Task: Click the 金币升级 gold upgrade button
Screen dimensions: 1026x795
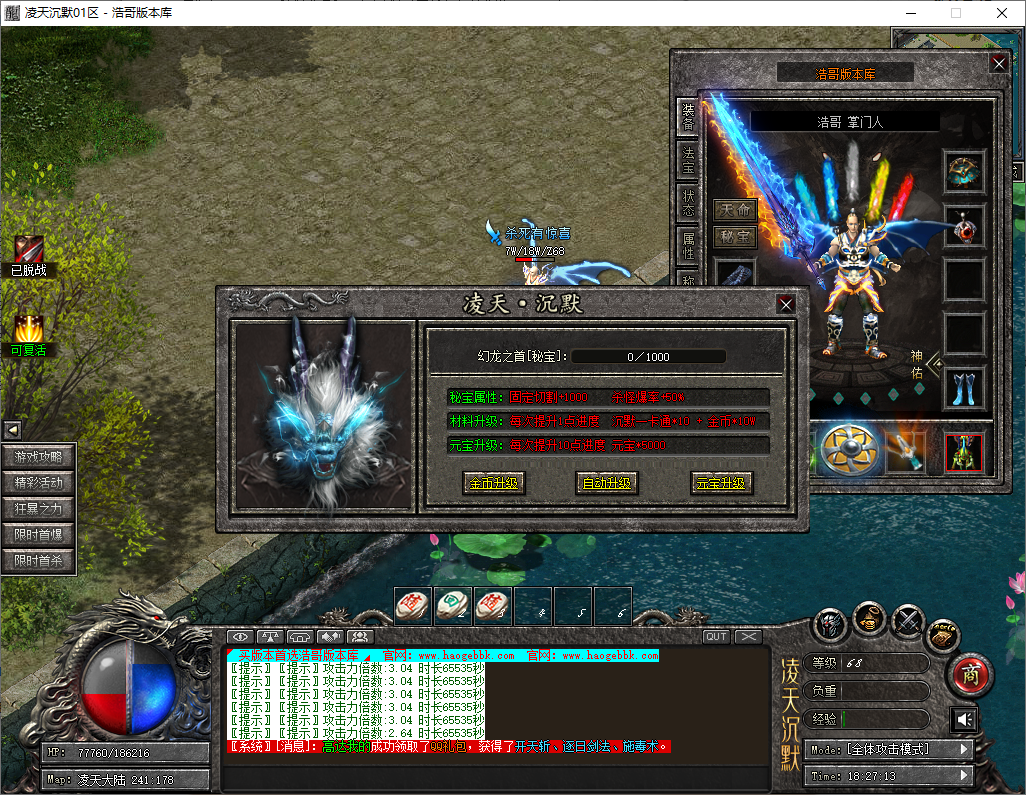Action: pos(494,484)
